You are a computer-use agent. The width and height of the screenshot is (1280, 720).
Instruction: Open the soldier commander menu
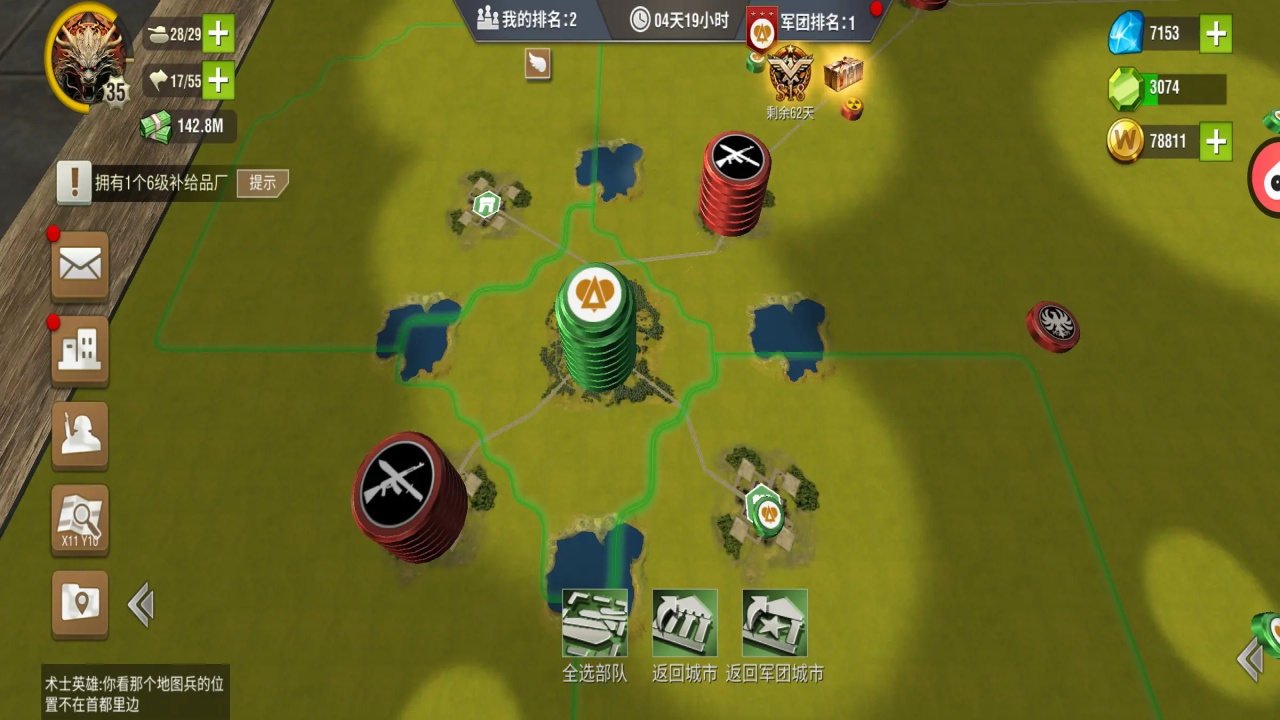click(80, 435)
